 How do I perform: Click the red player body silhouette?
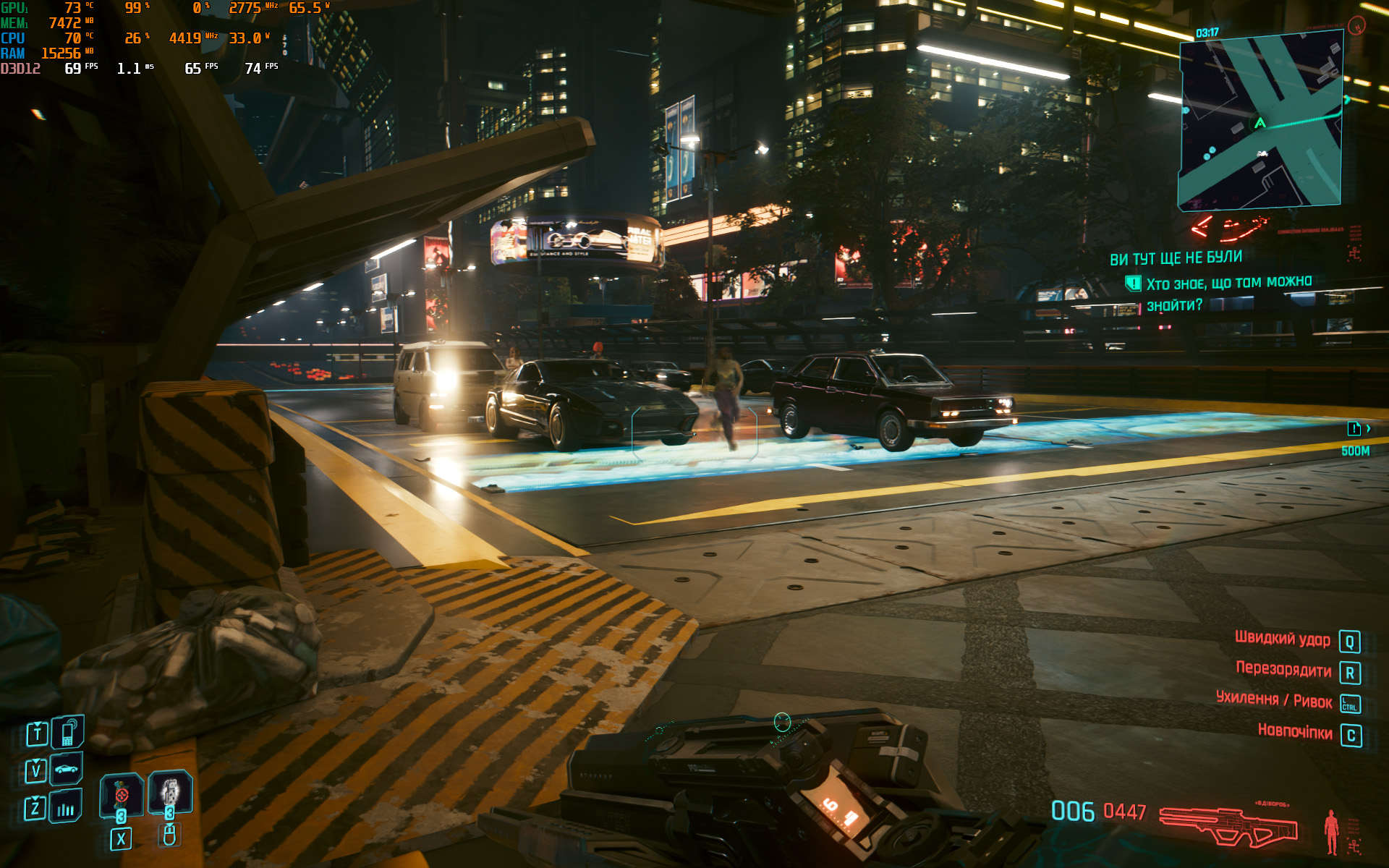tap(1330, 830)
